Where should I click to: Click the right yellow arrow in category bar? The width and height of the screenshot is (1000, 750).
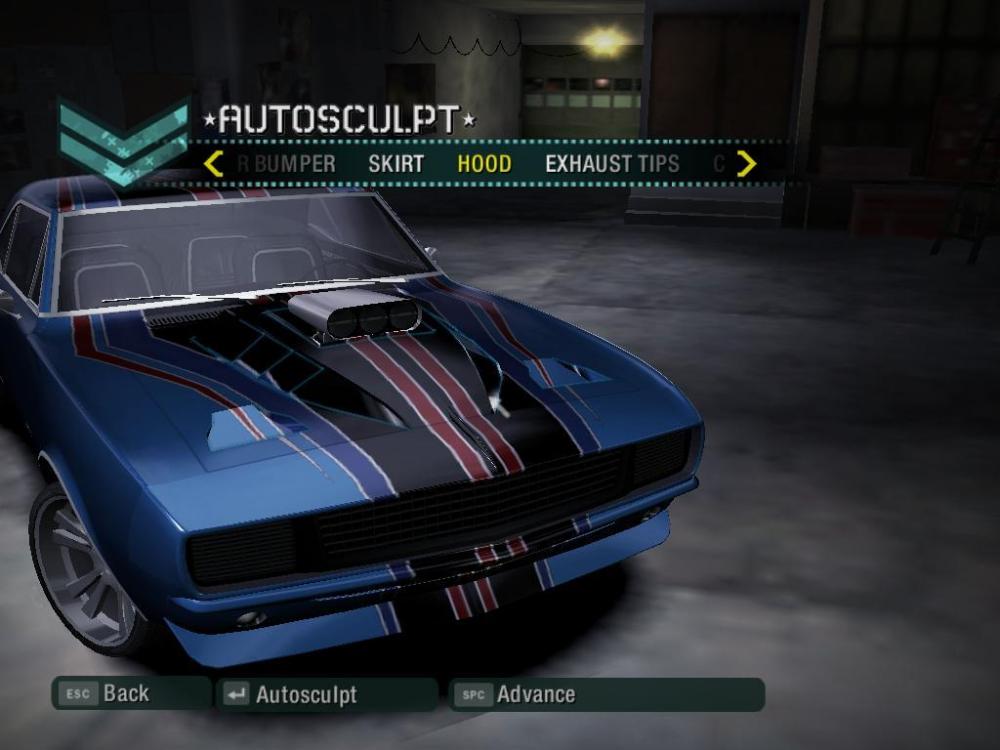click(x=746, y=164)
